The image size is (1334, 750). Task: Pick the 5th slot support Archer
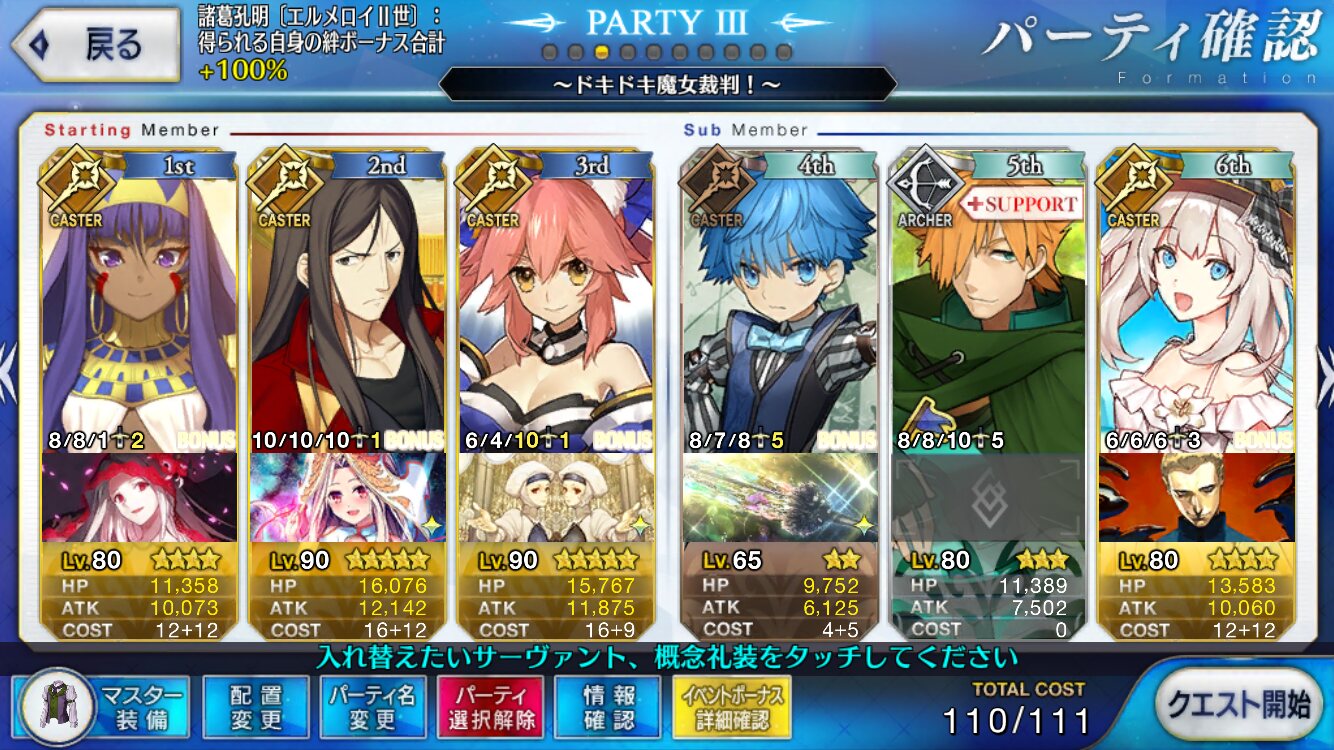click(988, 310)
